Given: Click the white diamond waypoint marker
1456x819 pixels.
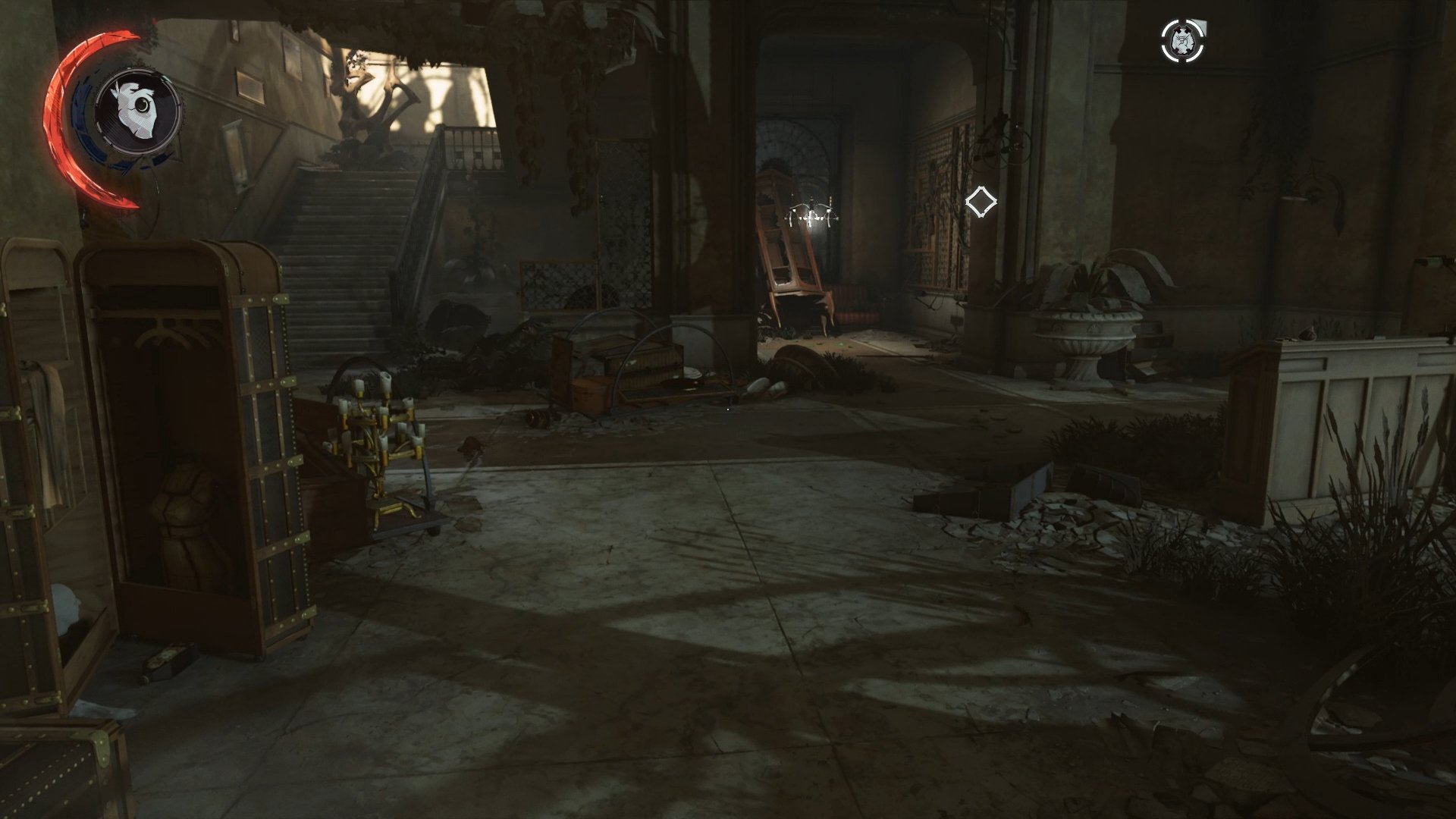Looking at the screenshot, I should click(x=982, y=201).
